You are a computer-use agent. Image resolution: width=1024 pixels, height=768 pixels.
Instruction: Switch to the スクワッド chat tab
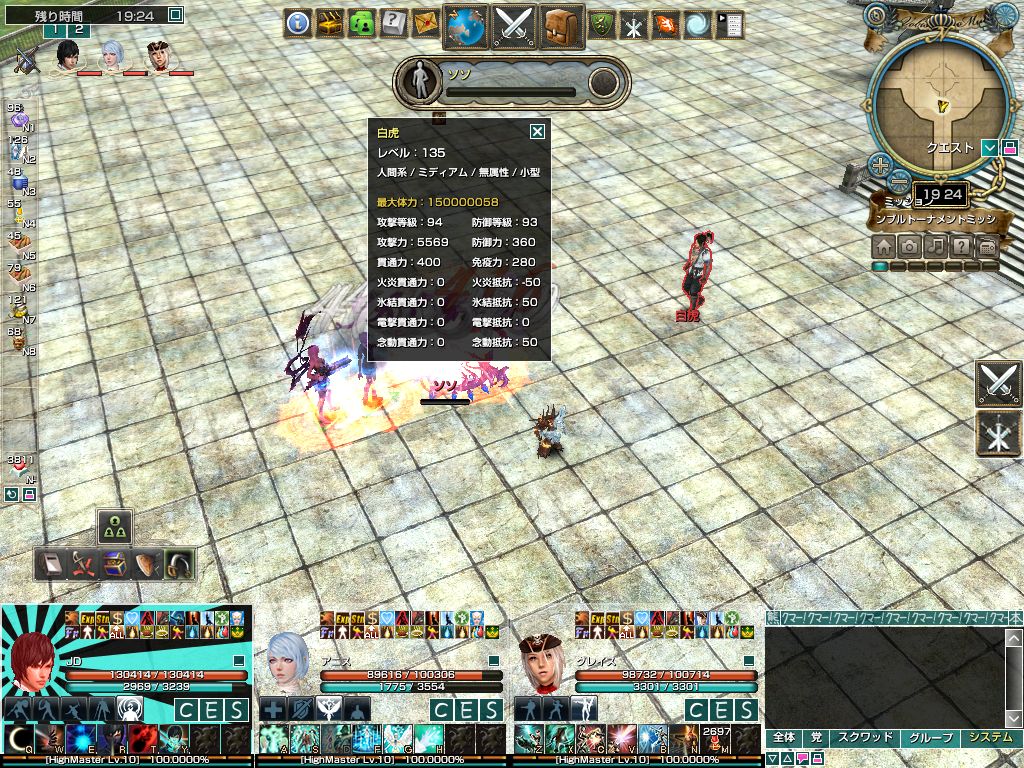(x=863, y=737)
